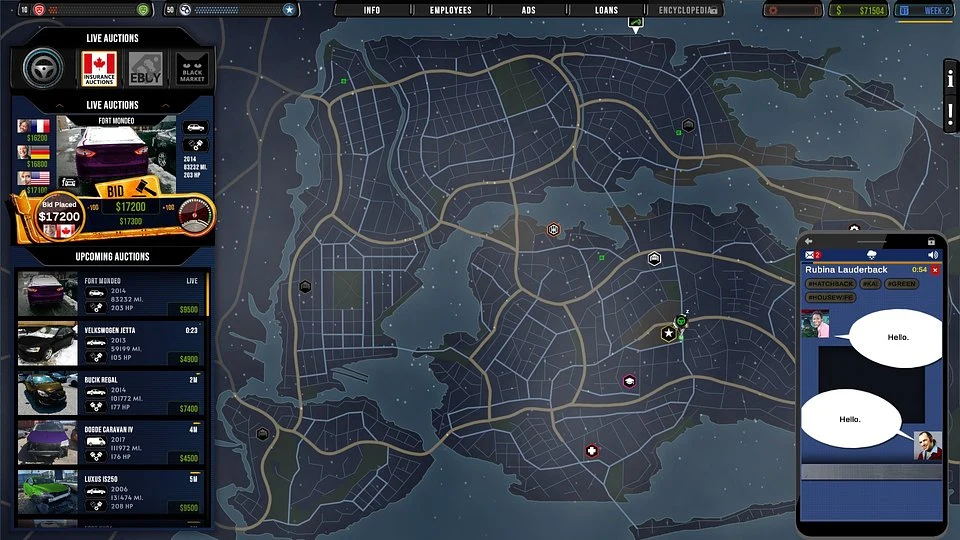
Task: Decrease the bid amount by 100
Action: (93, 207)
